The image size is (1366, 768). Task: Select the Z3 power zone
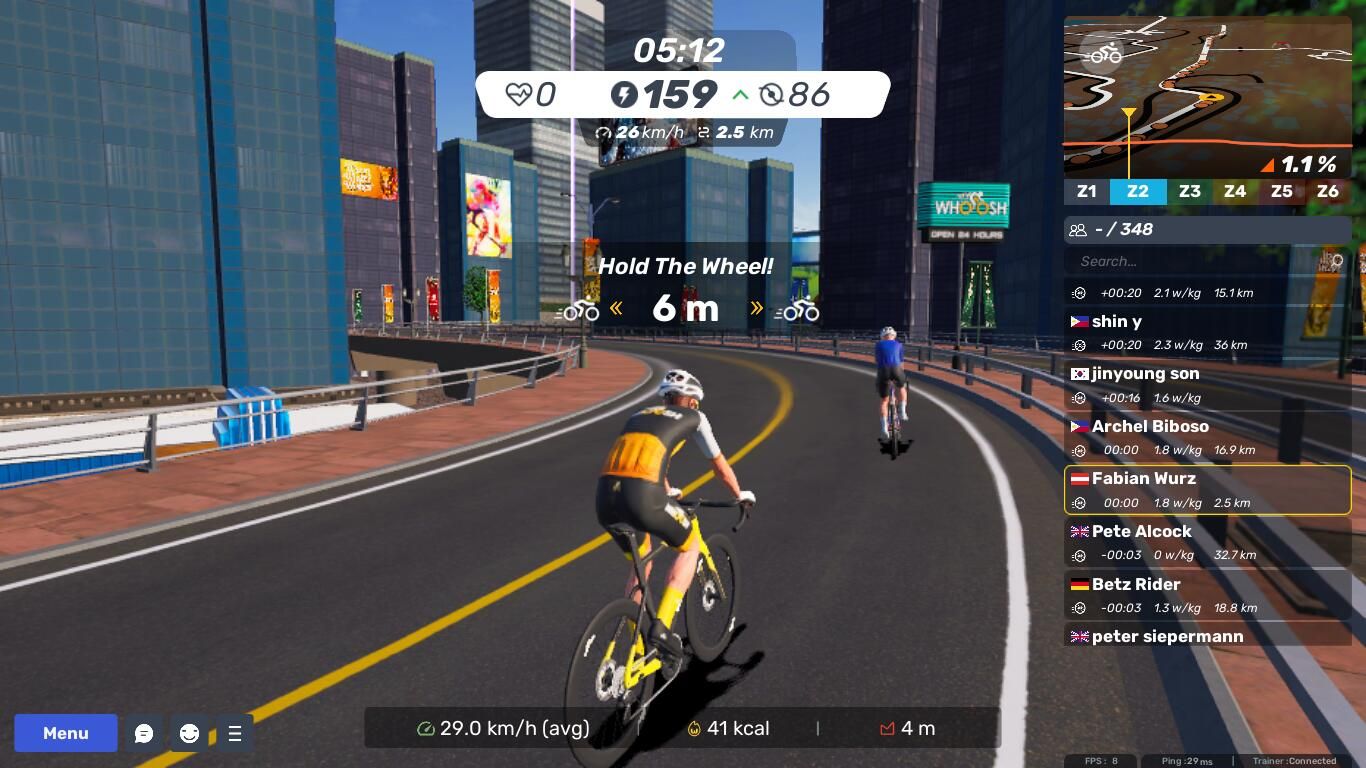1189,191
